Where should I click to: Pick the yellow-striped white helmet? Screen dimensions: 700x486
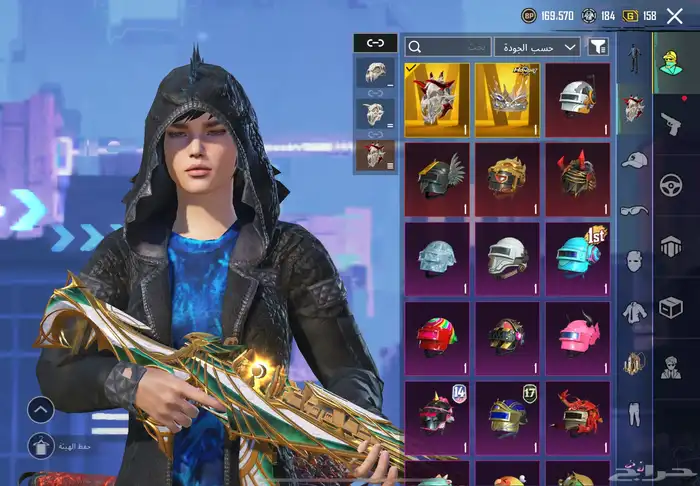coord(577,98)
